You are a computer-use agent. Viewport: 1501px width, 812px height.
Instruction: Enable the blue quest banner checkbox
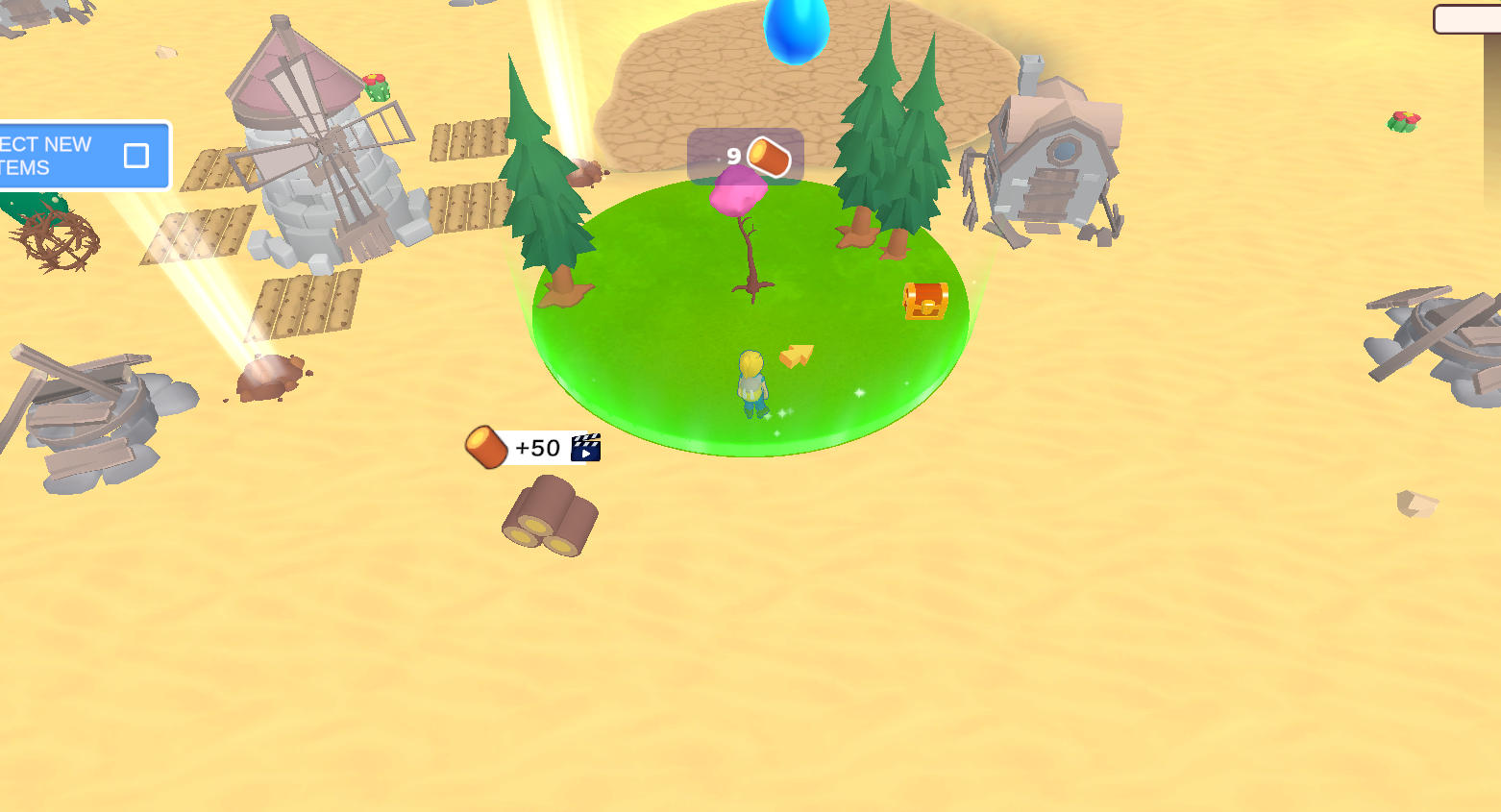pos(137,154)
